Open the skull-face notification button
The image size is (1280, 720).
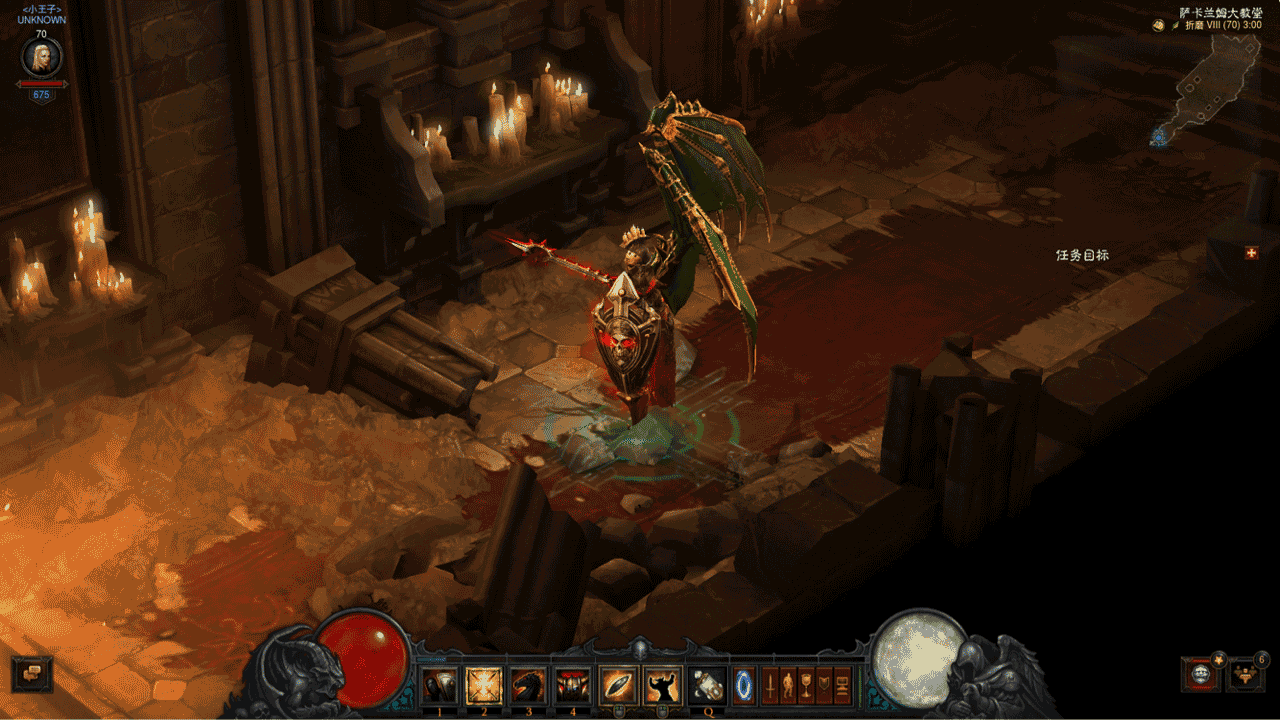(x=1200, y=674)
